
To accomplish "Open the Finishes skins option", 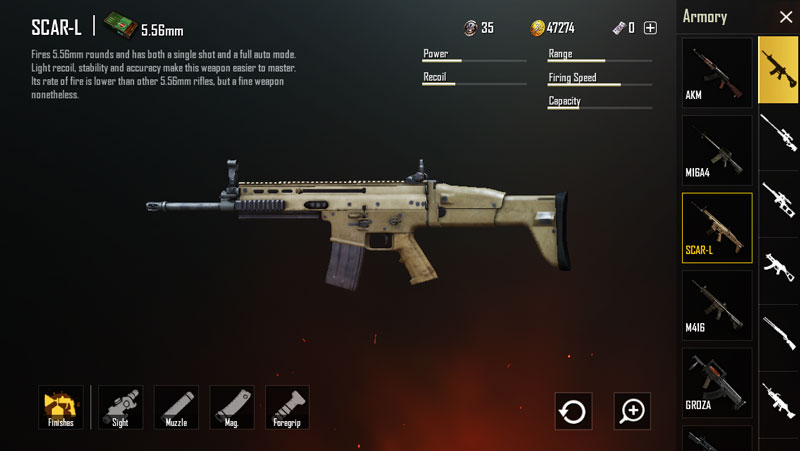I will pos(61,407).
